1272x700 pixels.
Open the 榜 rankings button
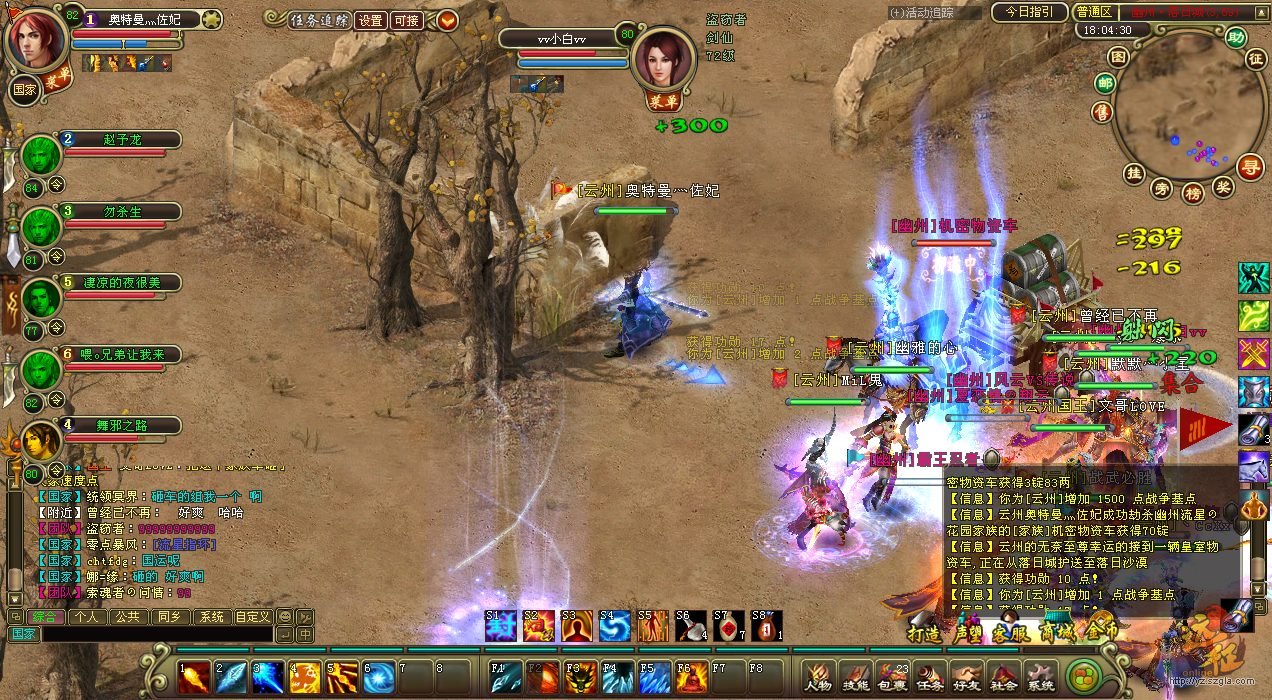point(1192,192)
